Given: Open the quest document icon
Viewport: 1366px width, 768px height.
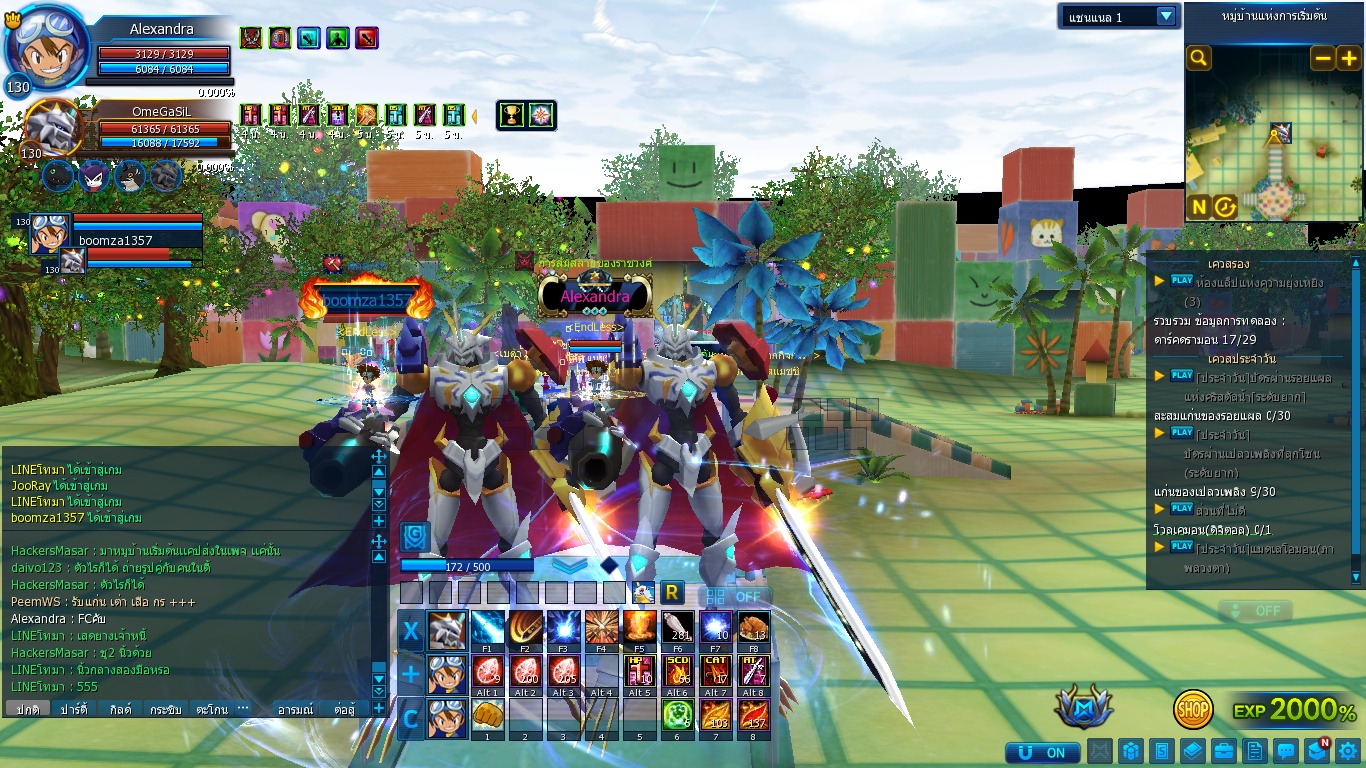Looking at the screenshot, I should pos(1255,751).
